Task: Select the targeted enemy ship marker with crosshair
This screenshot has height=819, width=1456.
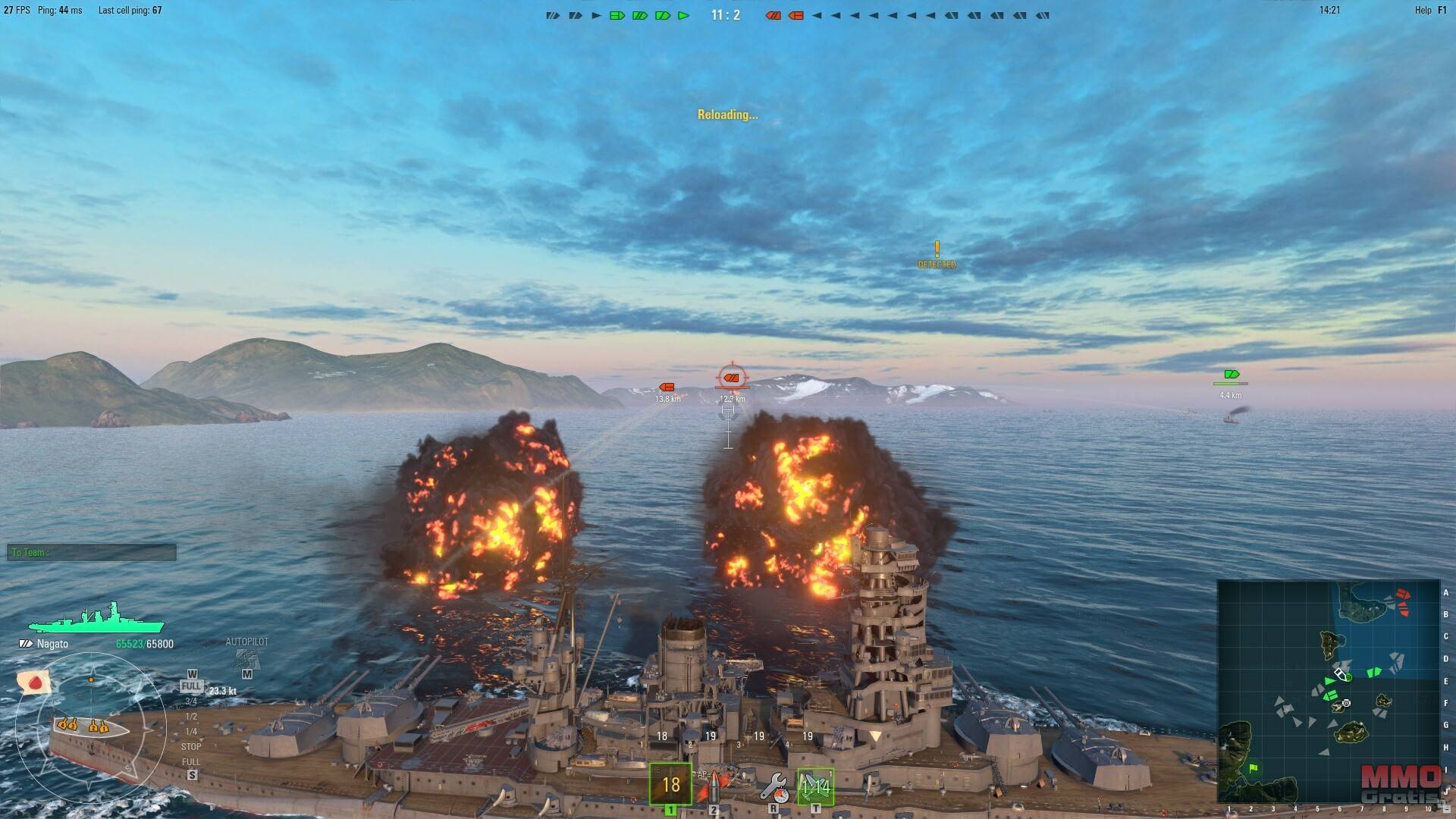Action: 732,377
